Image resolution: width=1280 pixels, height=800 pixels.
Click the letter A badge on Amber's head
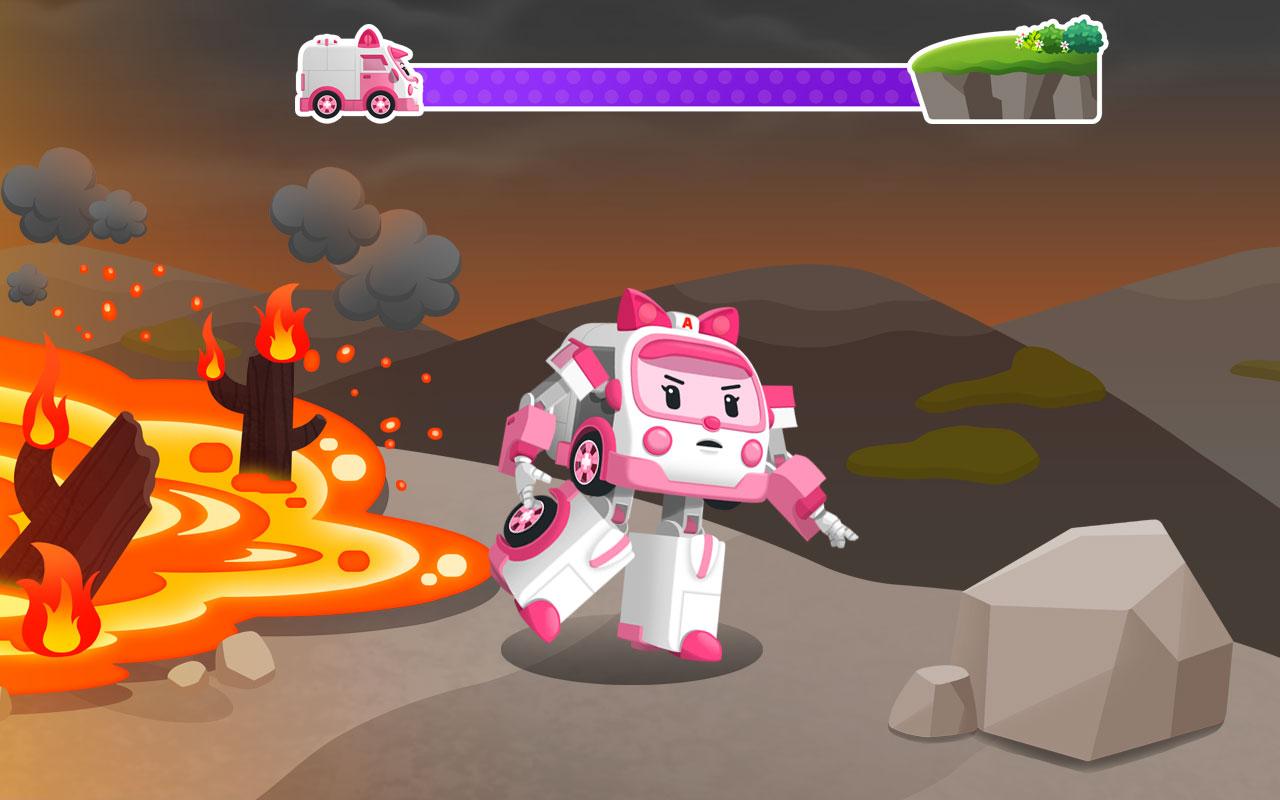pyautogui.click(x=688, y=323)
